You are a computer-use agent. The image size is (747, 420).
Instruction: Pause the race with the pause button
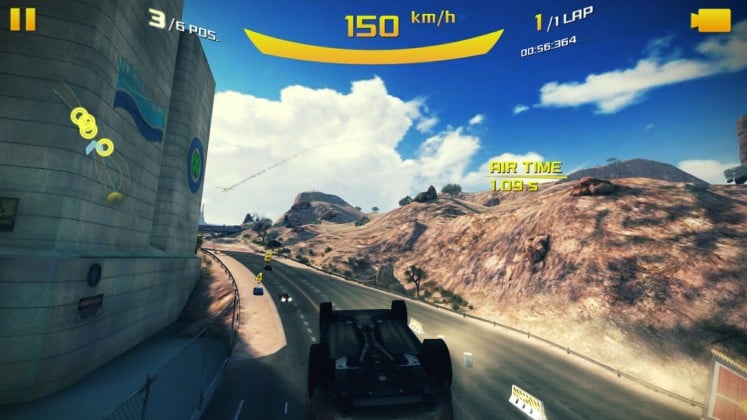(x=23, y=20)
